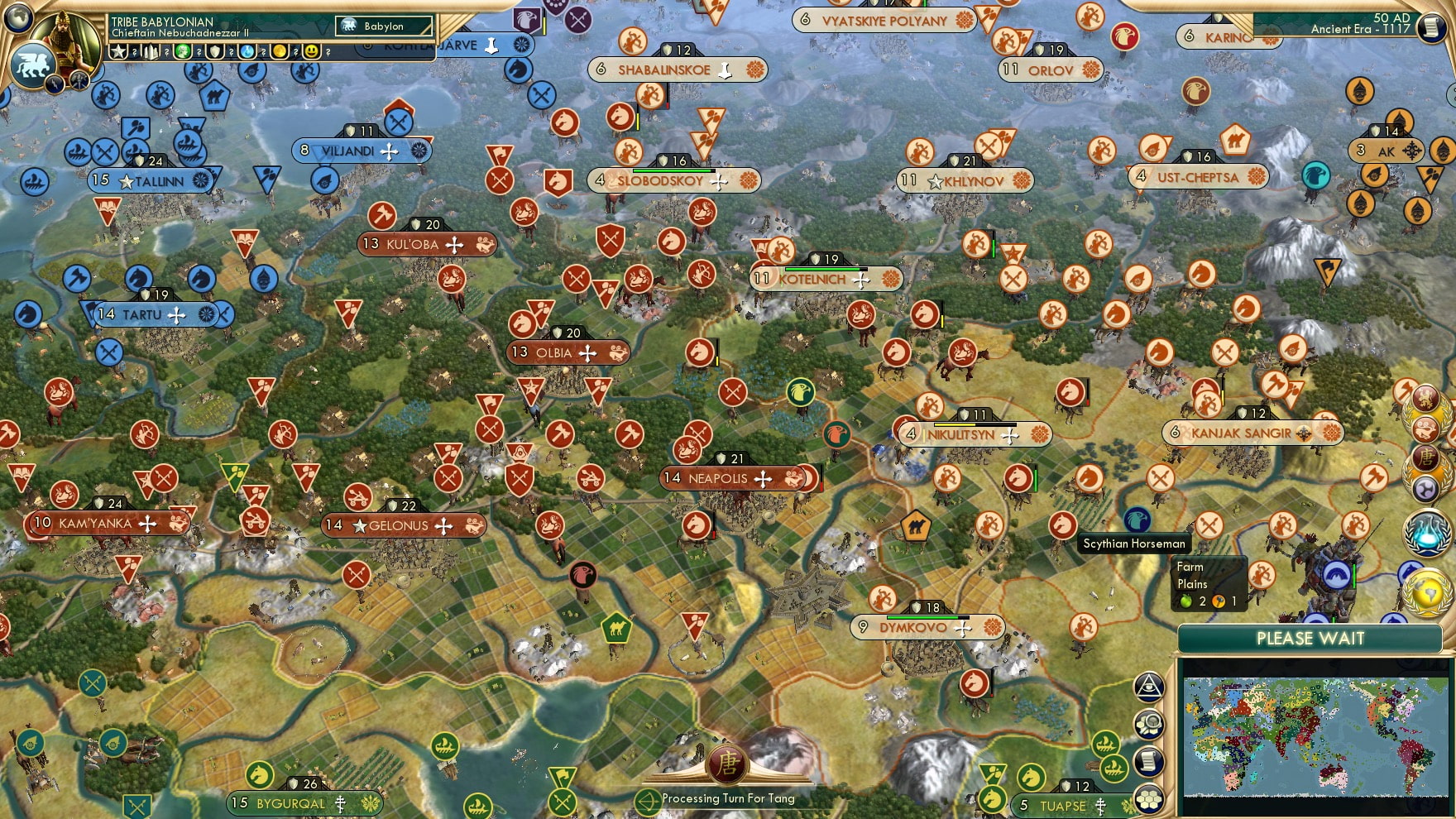
Task: Click the gold coin icon in the top resource bar
Action: point(279,52)
